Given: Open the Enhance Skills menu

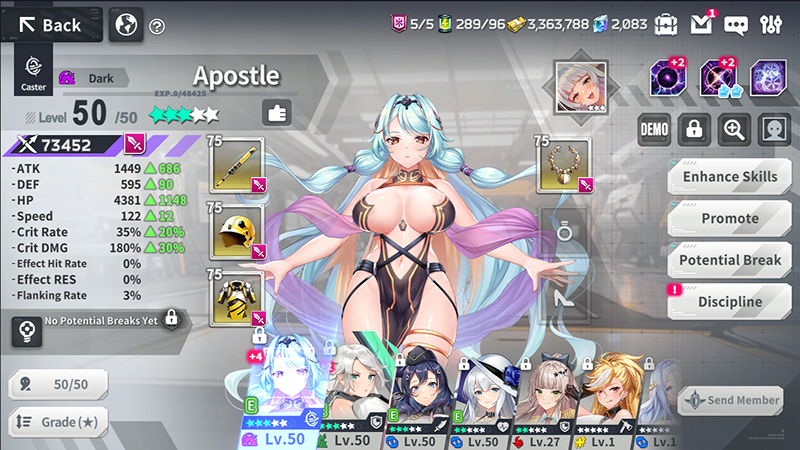Looking at the screenshot, I should (729, 177).
